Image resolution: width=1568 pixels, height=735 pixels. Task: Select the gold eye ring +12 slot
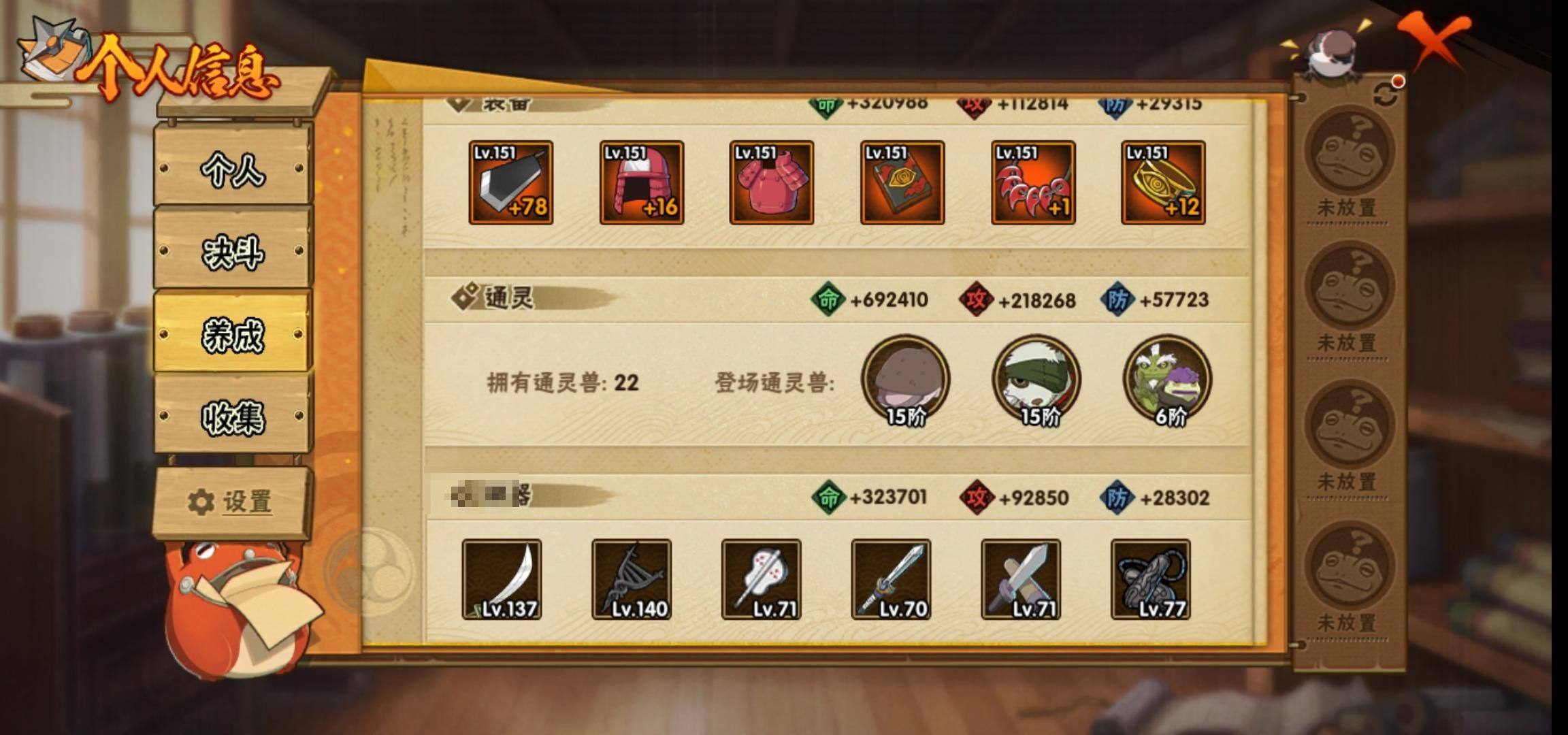[x=1163, y=182]
